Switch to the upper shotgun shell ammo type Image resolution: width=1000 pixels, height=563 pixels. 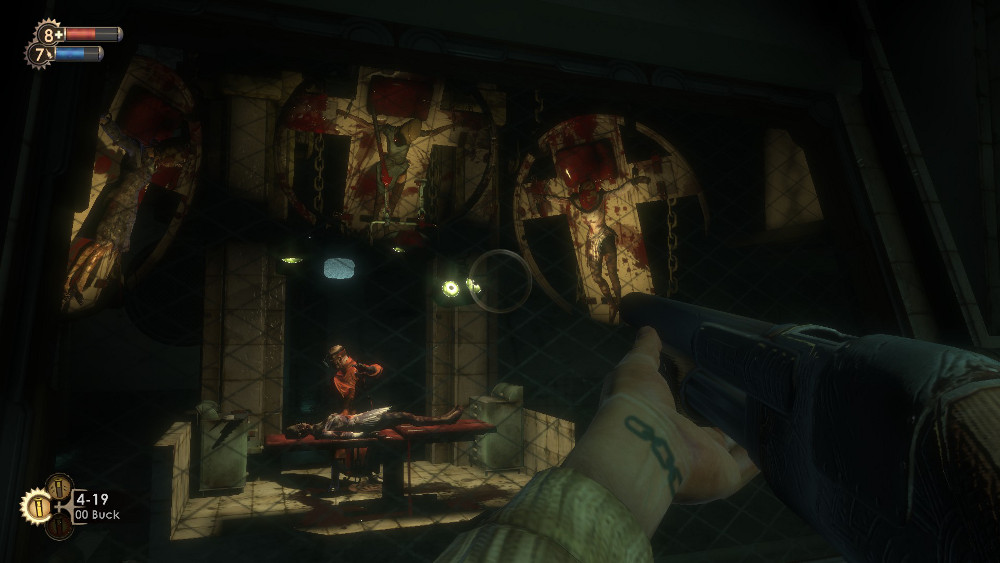[x=58, y=487]
